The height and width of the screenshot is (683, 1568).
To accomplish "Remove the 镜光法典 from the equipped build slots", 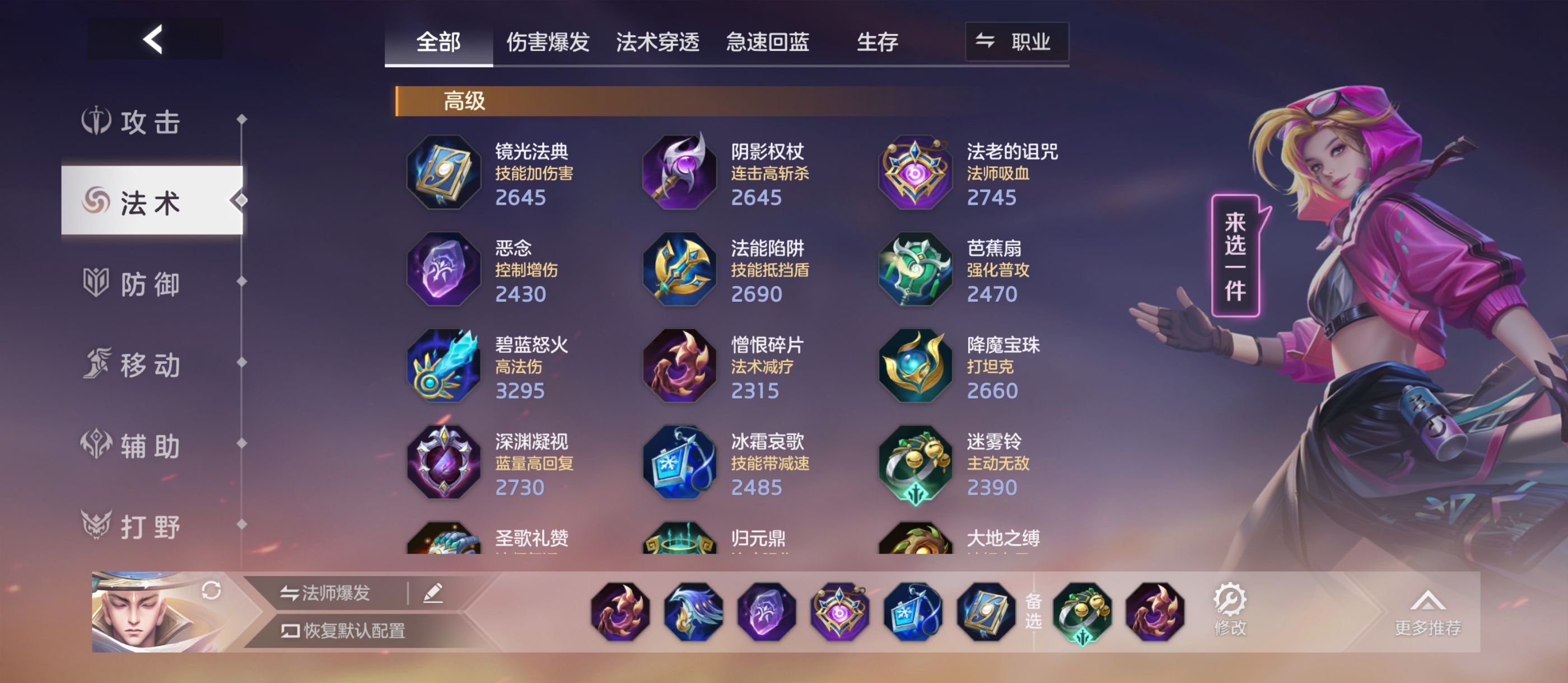I will (x=988, y=615).
